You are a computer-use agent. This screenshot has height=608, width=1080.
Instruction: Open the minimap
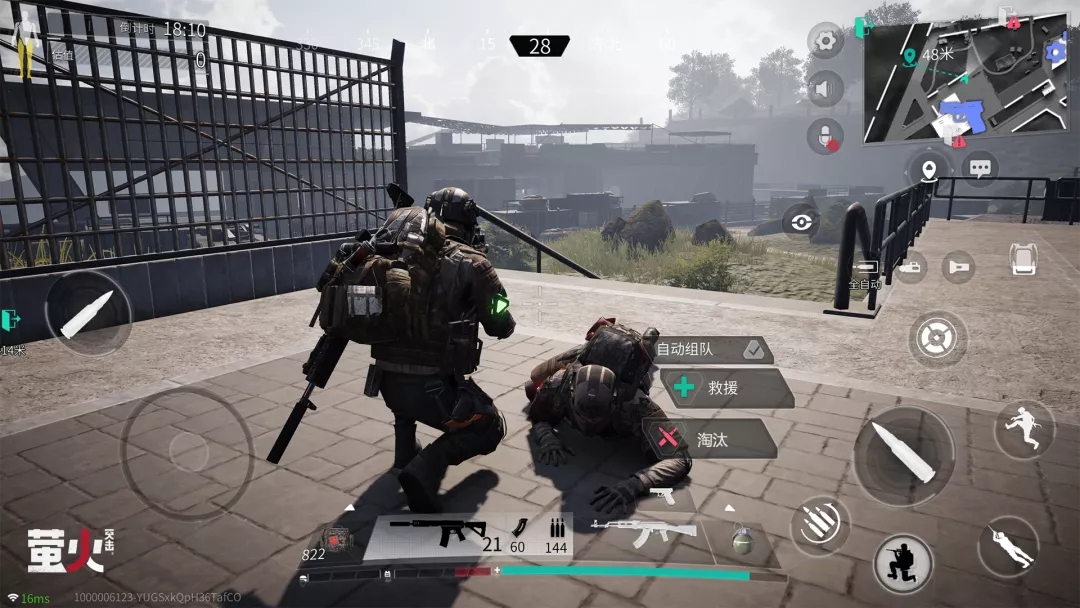pyautogui.click(x=965, y=75)
